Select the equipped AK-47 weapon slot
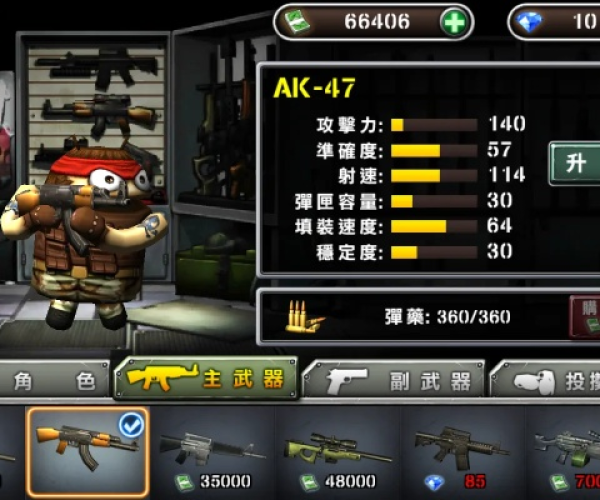 coord(88,450)
